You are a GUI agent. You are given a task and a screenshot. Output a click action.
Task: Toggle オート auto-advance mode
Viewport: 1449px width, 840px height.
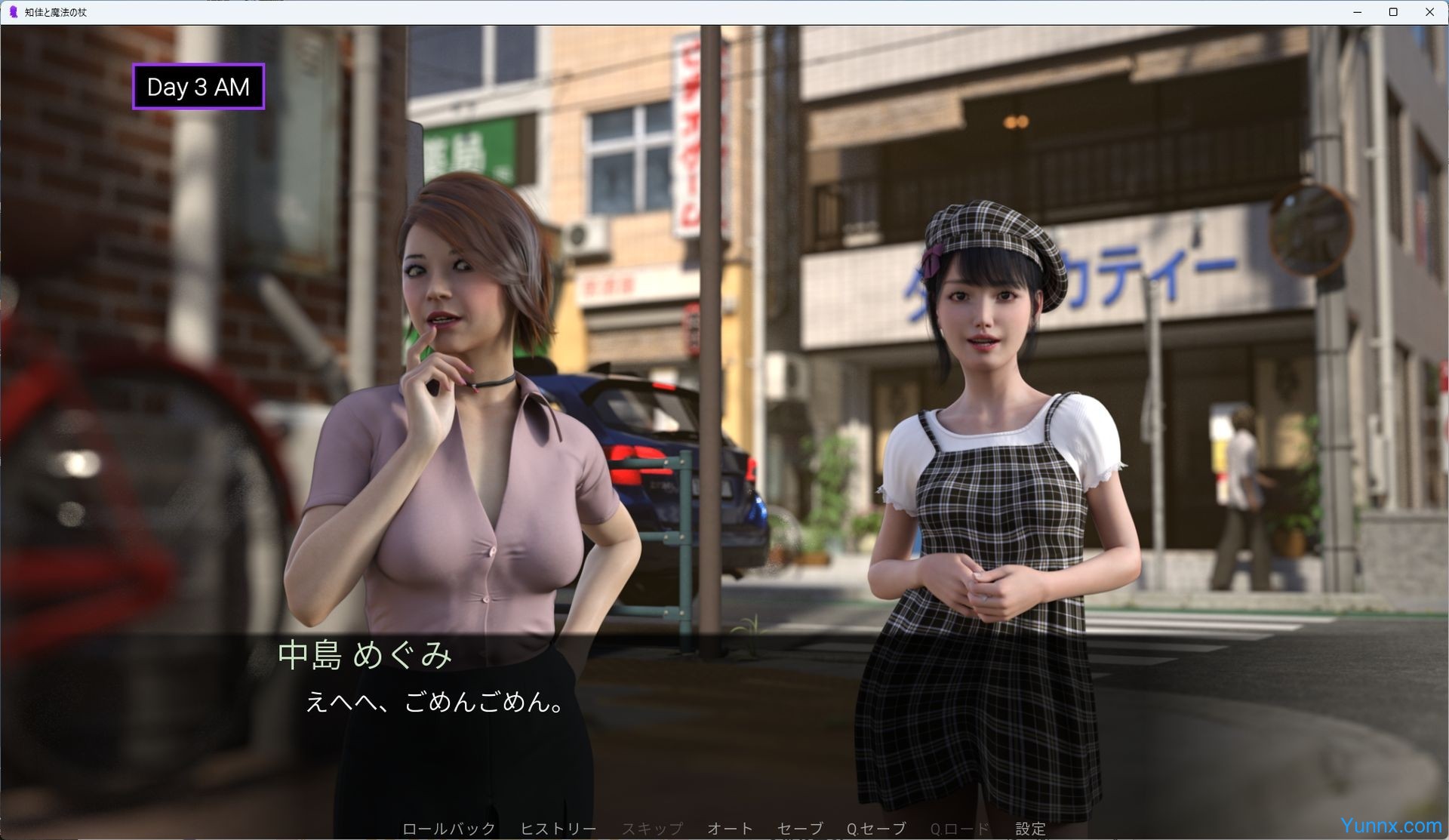point(729,829)
